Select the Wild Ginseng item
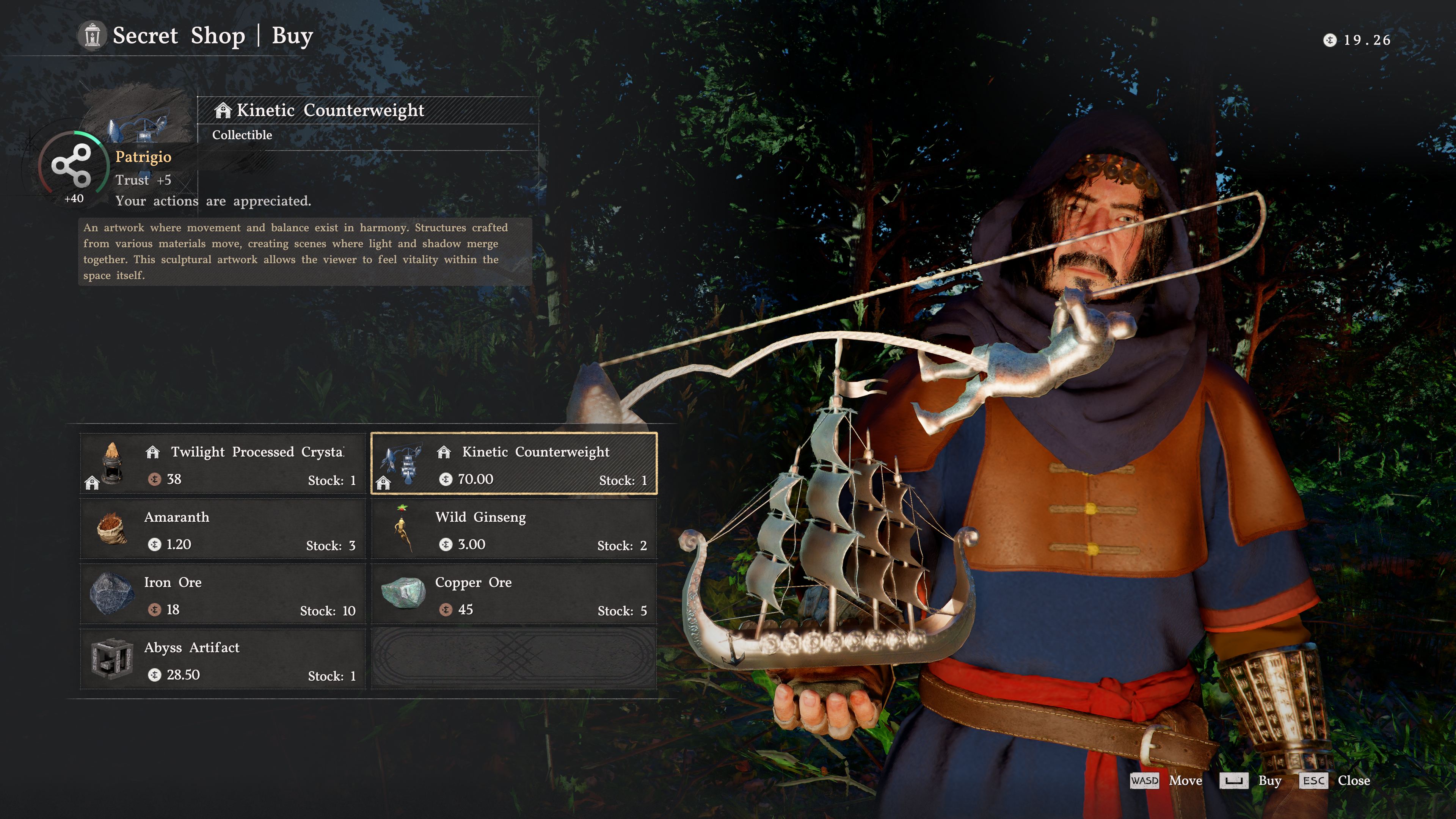This screenshot has height=819, width=1456. tap(514, 529)
